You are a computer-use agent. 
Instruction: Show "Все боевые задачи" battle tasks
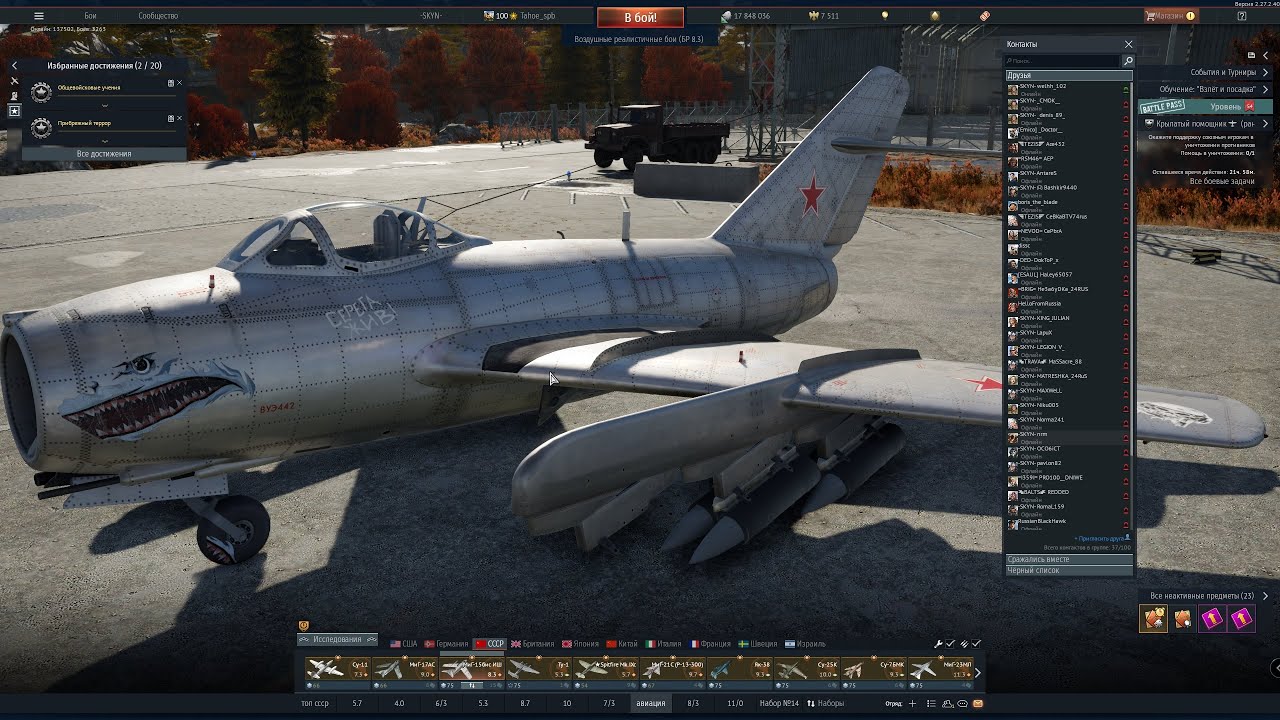tap(1221, 181)
